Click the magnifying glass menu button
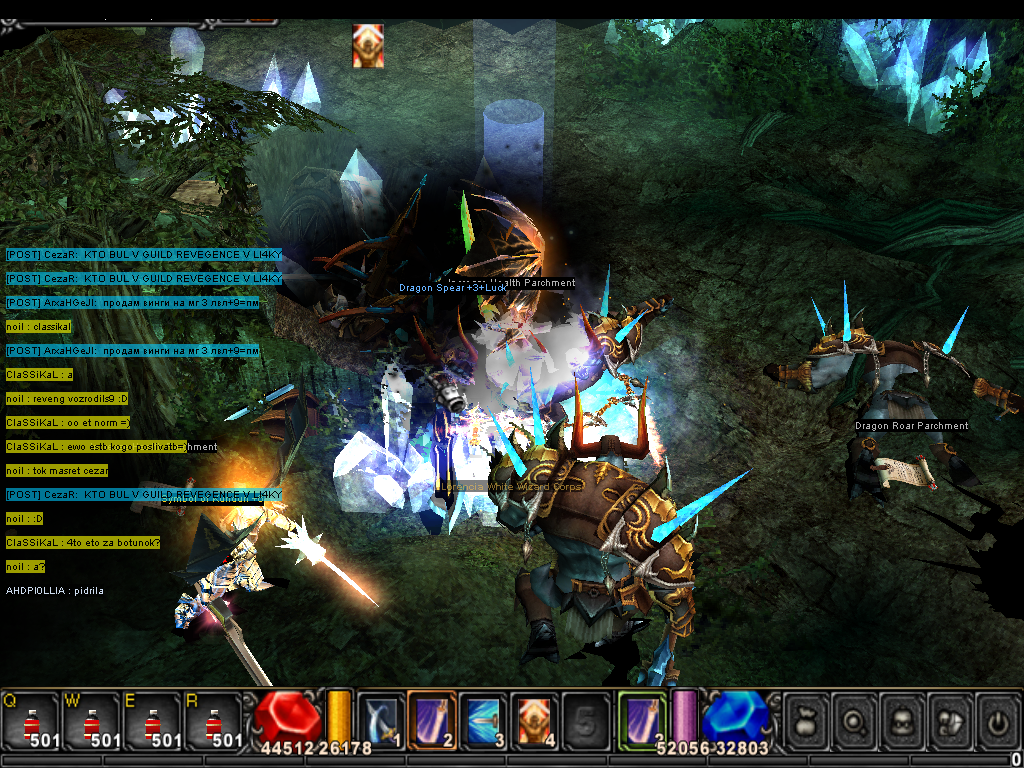Viewport: 1024px width, 768px height. (855, 721)
